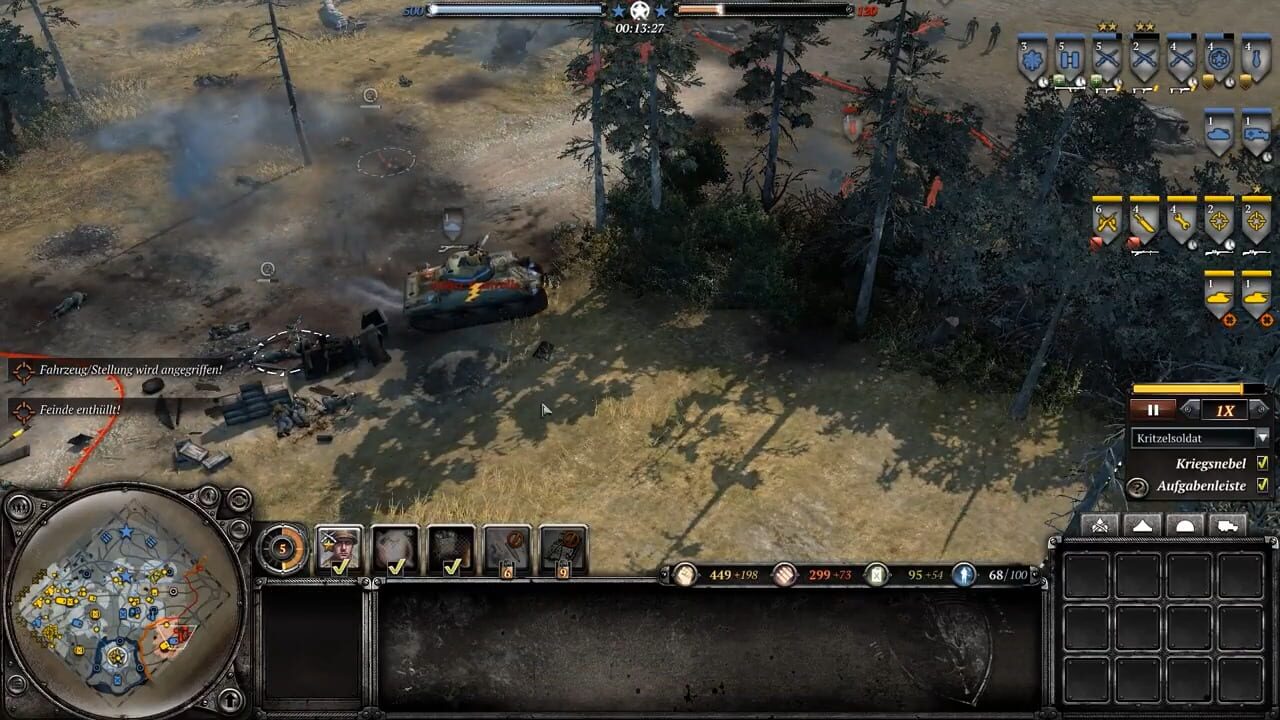Select the tent structure icon

click(x=1143, y=524)
